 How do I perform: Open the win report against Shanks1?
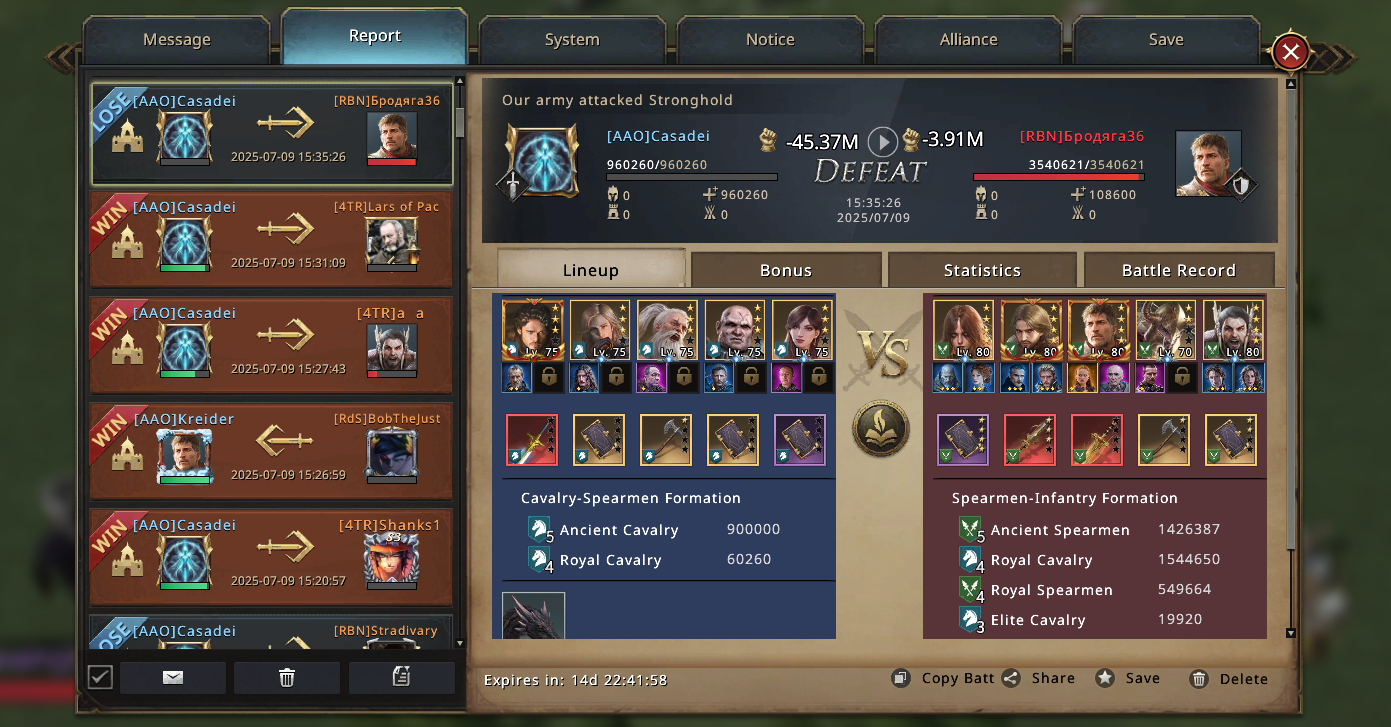271,557
